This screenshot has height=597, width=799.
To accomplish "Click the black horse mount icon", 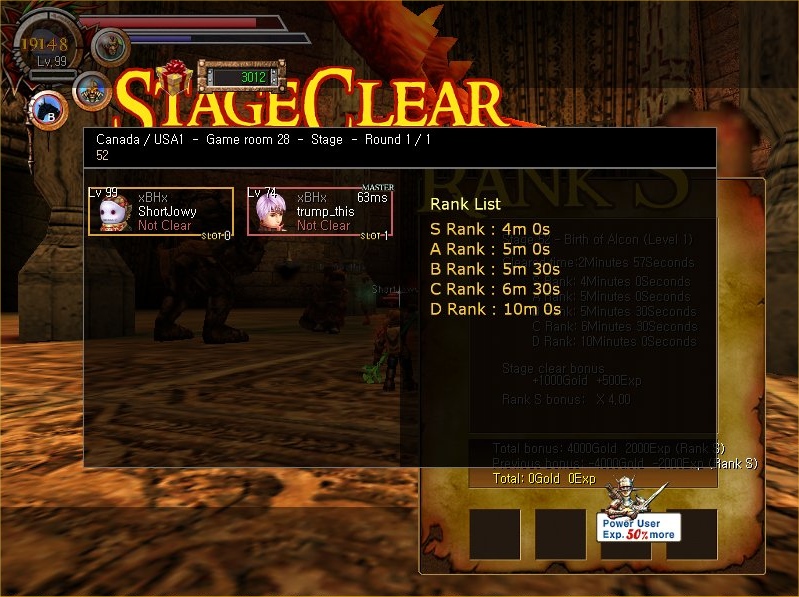I will (47, 110).
